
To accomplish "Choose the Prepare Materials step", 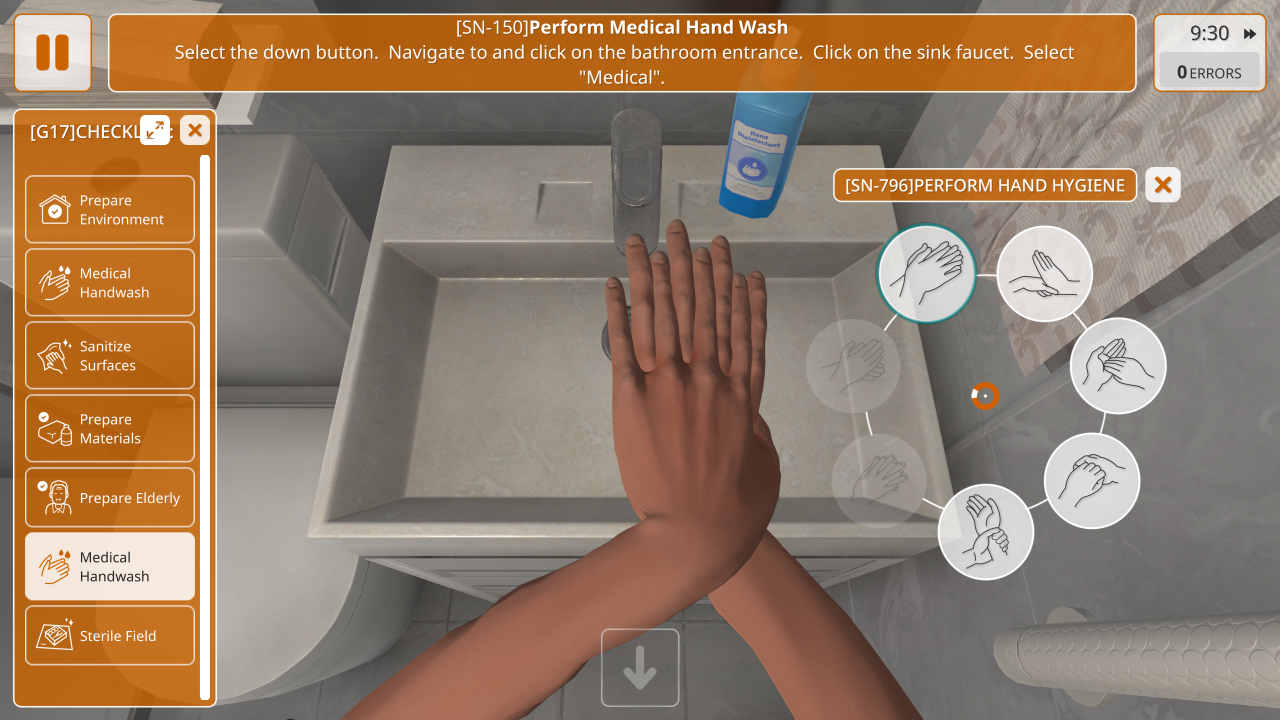I will 110,428.
